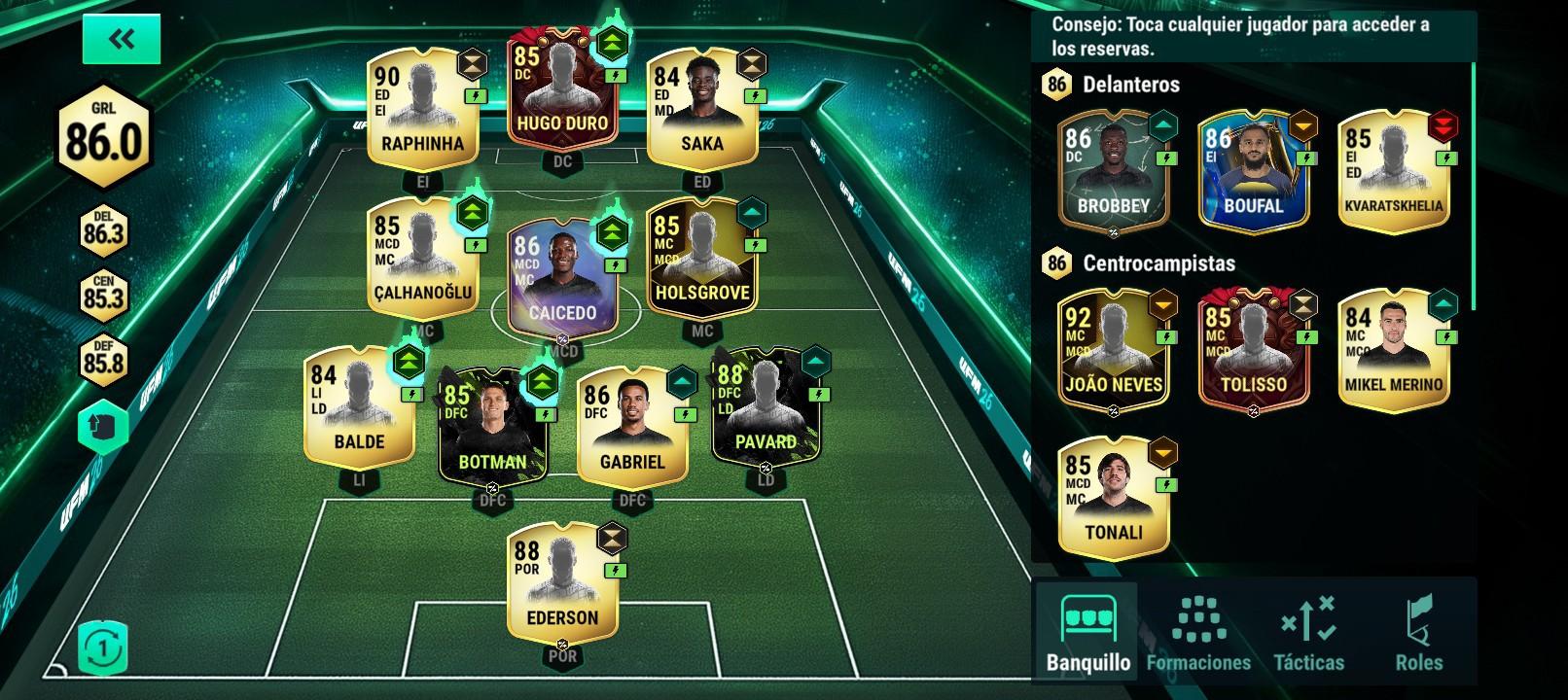Pick the Boufal reserve card
This screenshot has width=1568, height=700.
point(1253,171)
